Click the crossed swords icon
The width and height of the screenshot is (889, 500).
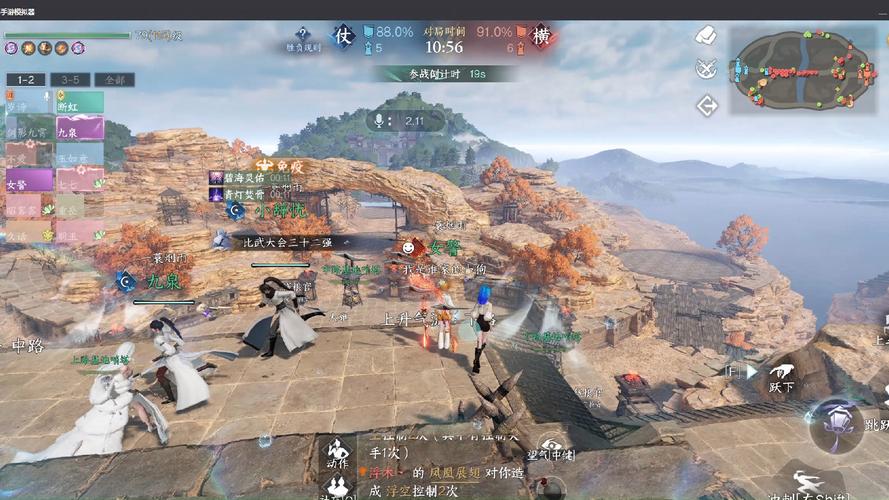point(707,69)
